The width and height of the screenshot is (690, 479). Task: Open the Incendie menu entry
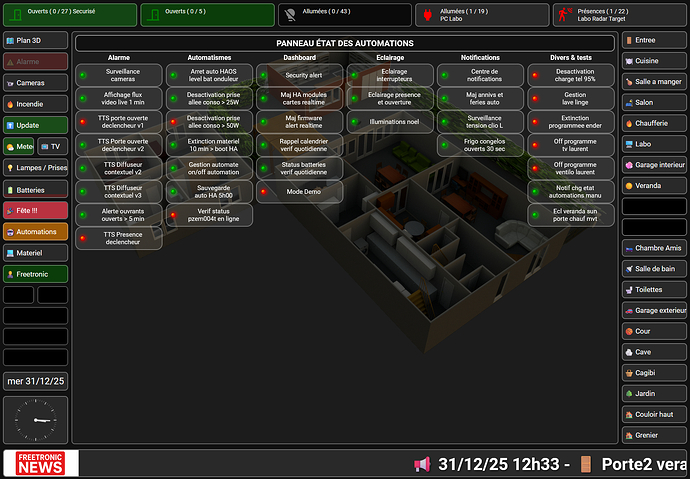coord(36,103)
